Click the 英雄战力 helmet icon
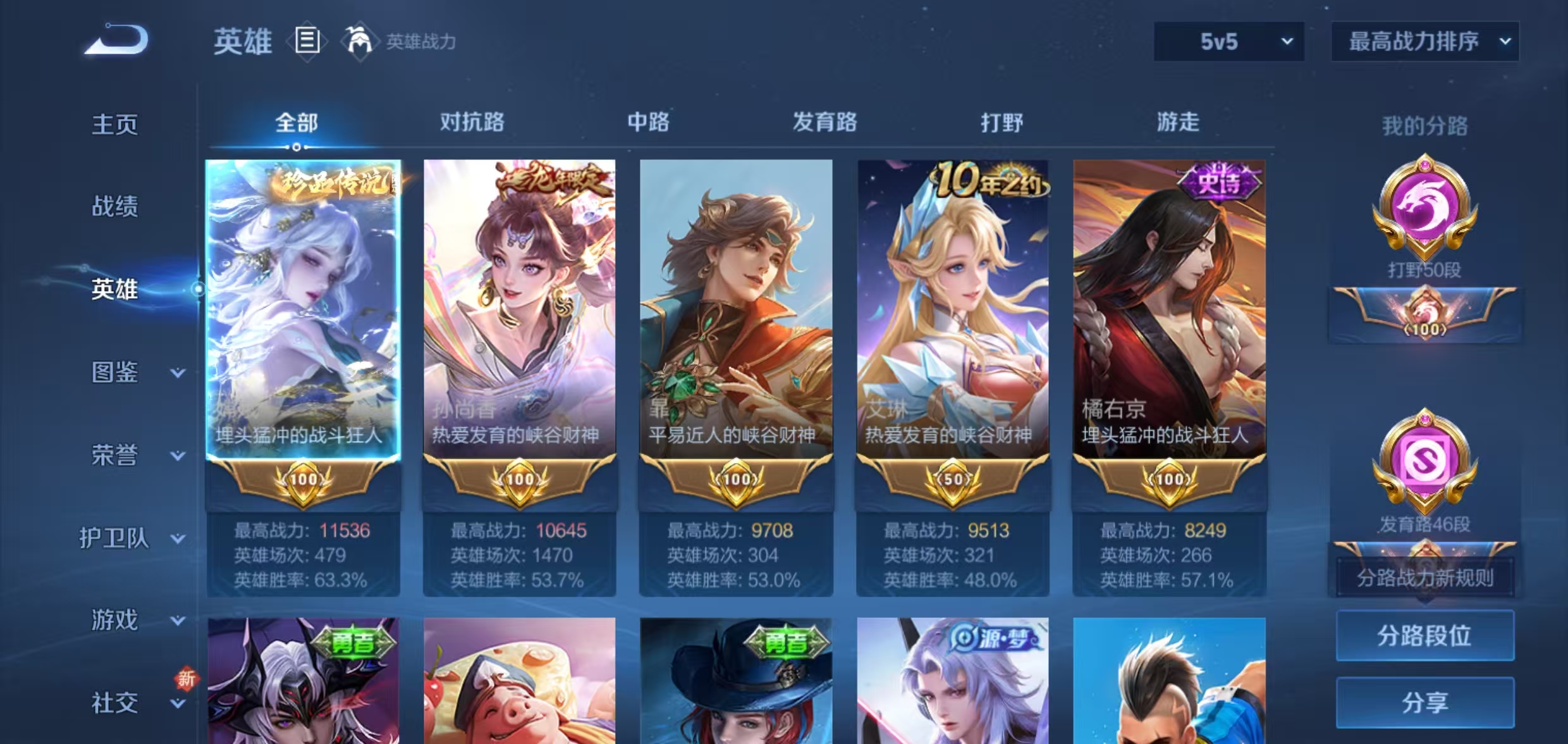The width and height of the screenshot is (1568, 744). click(x=358, y=40)
